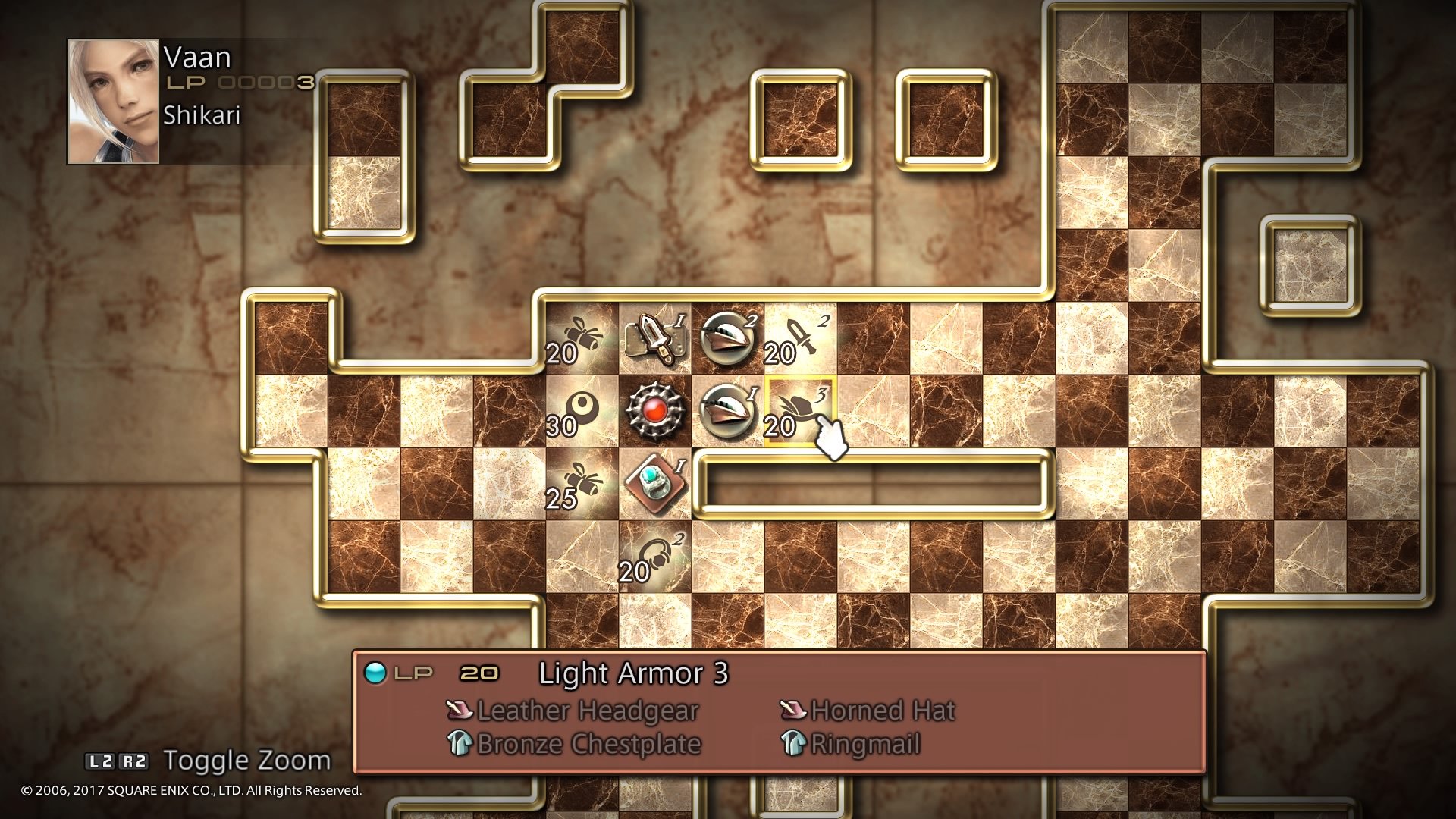Click the blue LP orb indicator
Viewport: 1456px width, 819px height.
point(374,672)
